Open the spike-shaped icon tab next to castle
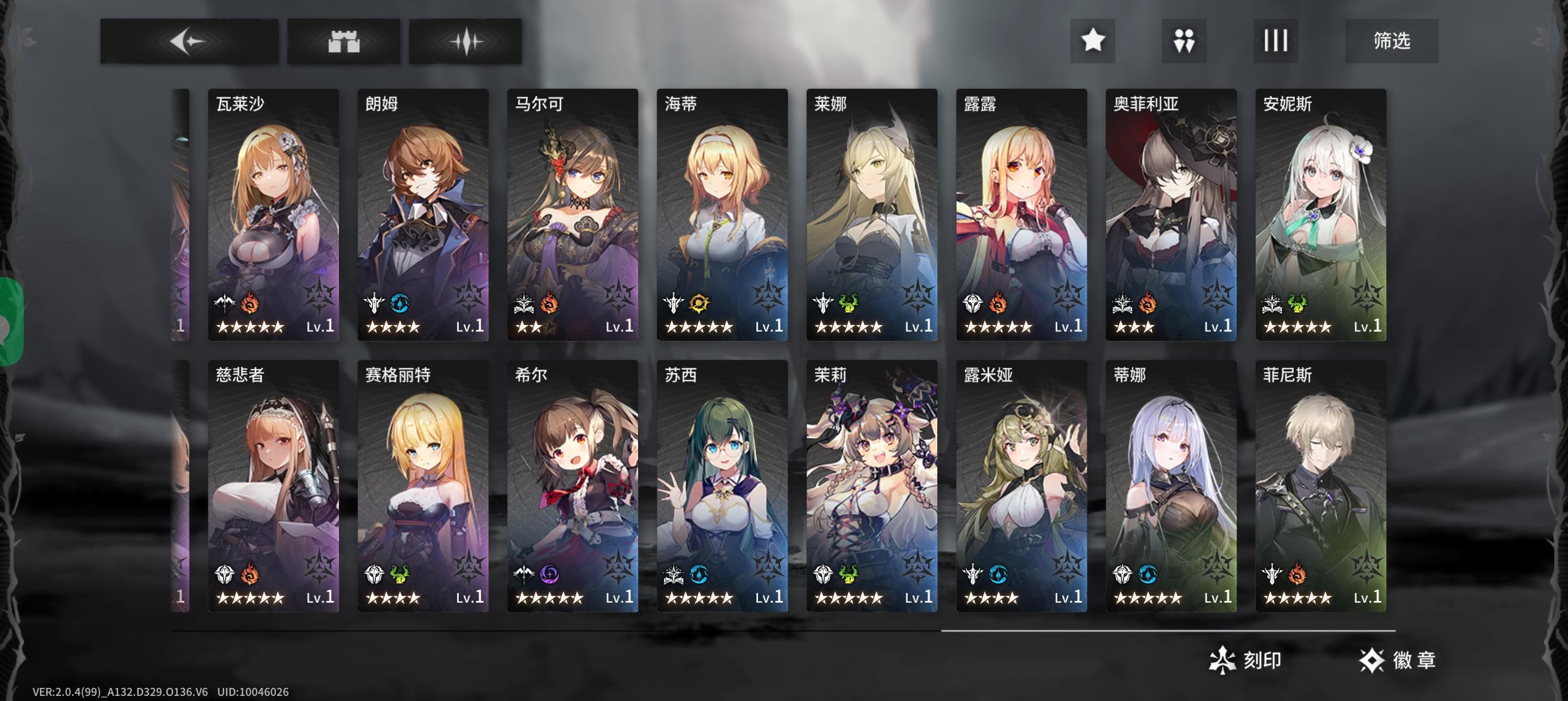The image size is (1568, 701). click(x=466, y=41)
